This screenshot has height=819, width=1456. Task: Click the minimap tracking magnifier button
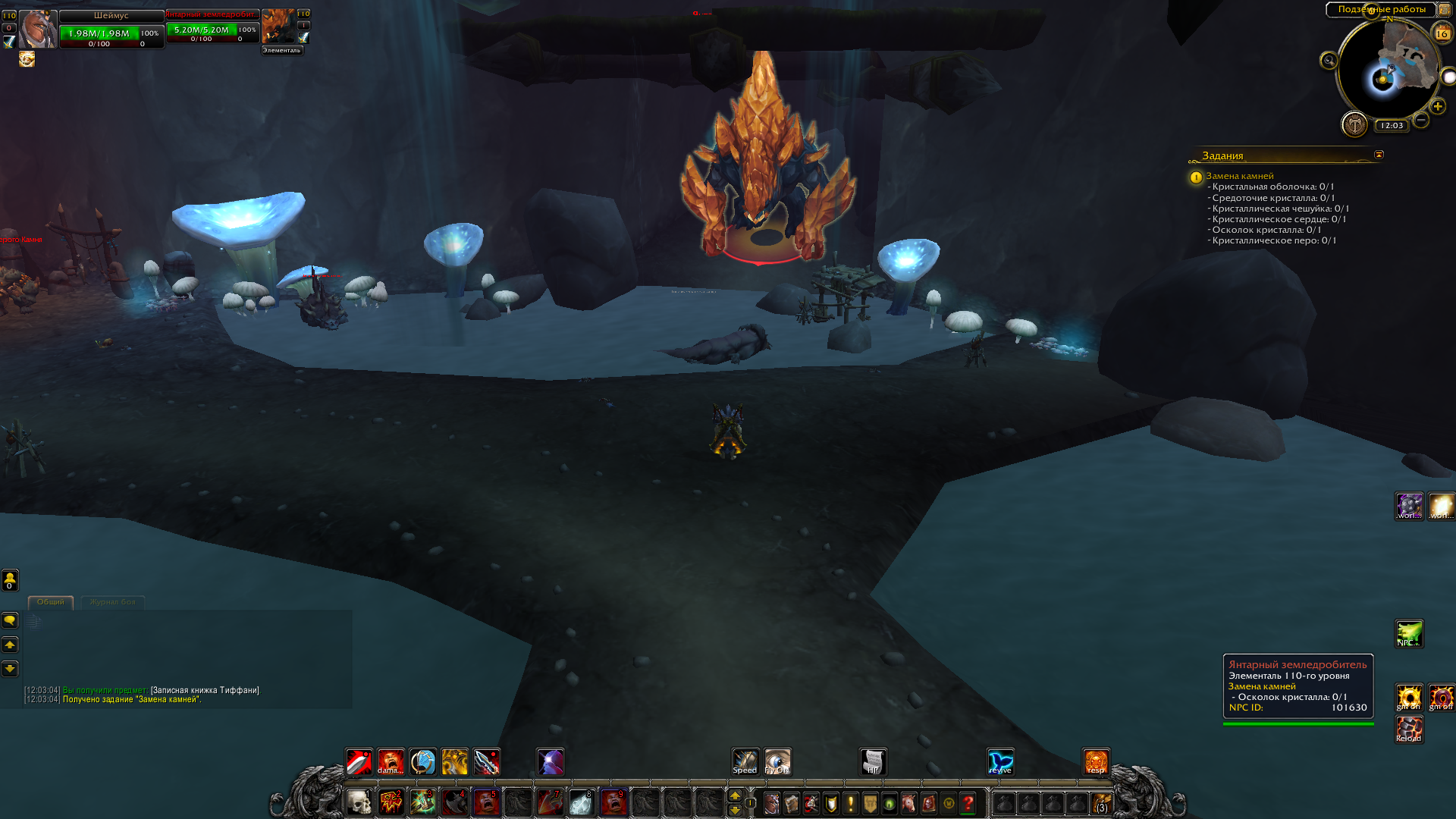[1329, 61]
